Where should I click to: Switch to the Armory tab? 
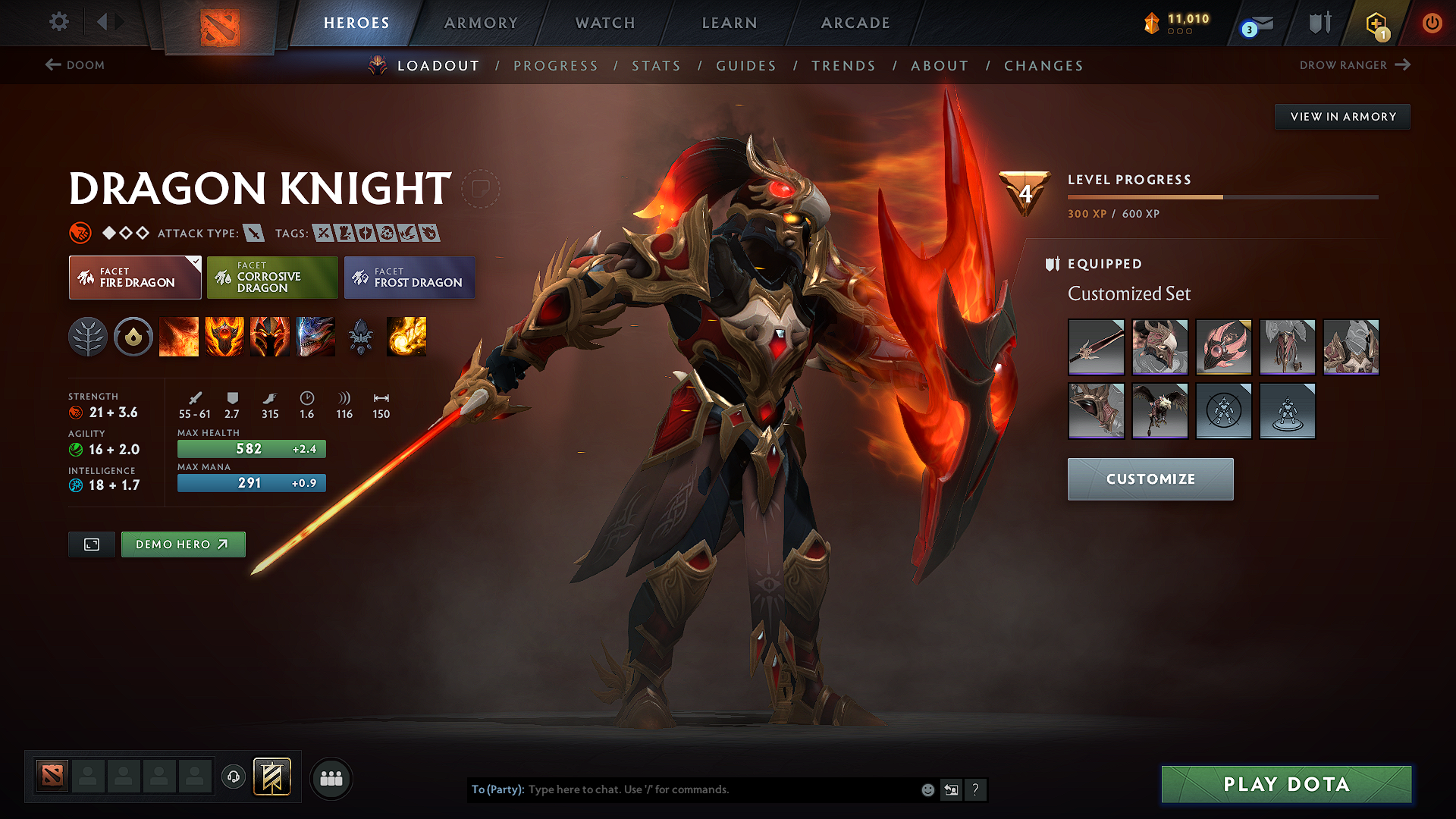pos(481,23)
